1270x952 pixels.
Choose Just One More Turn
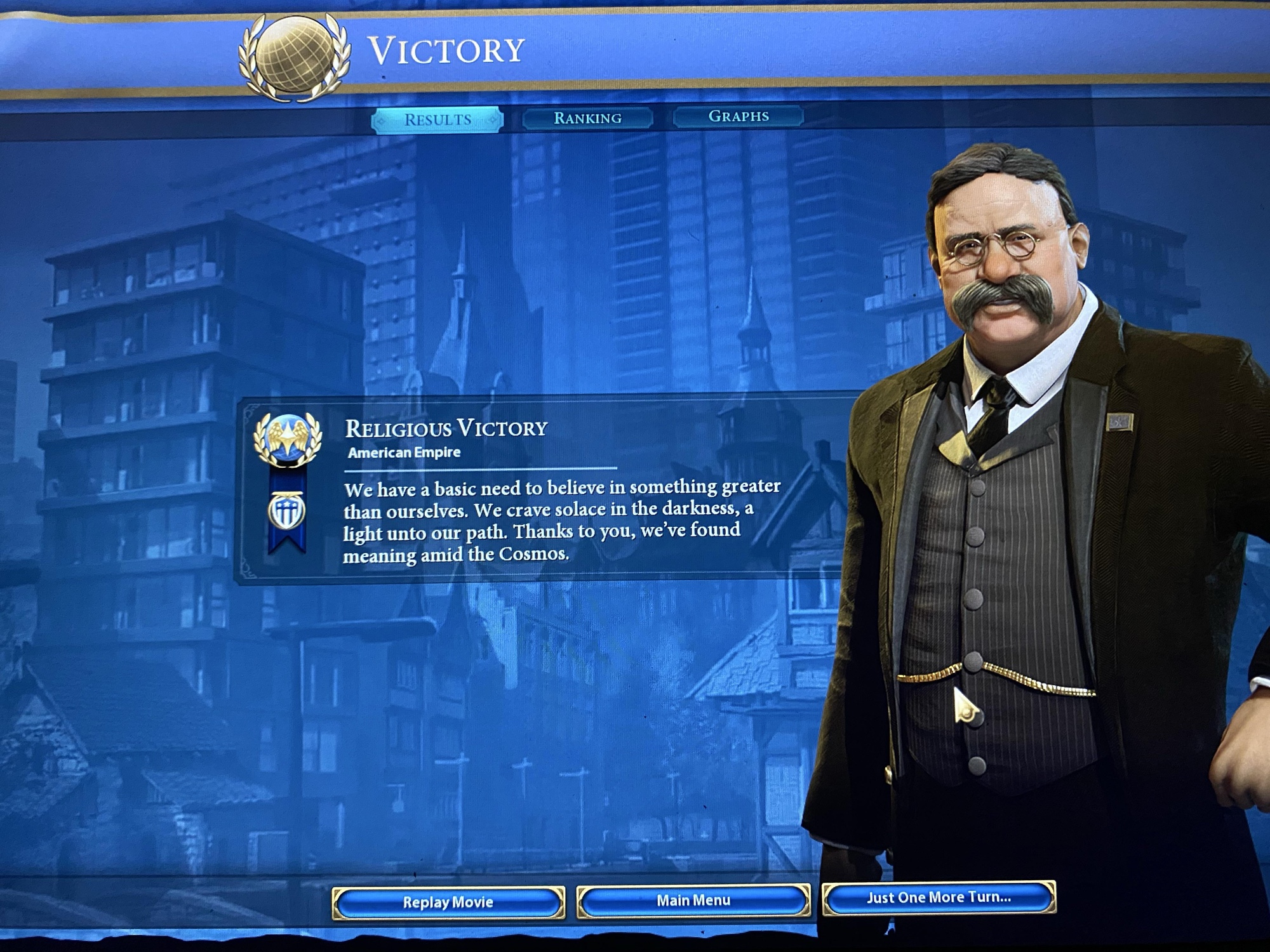939,897
